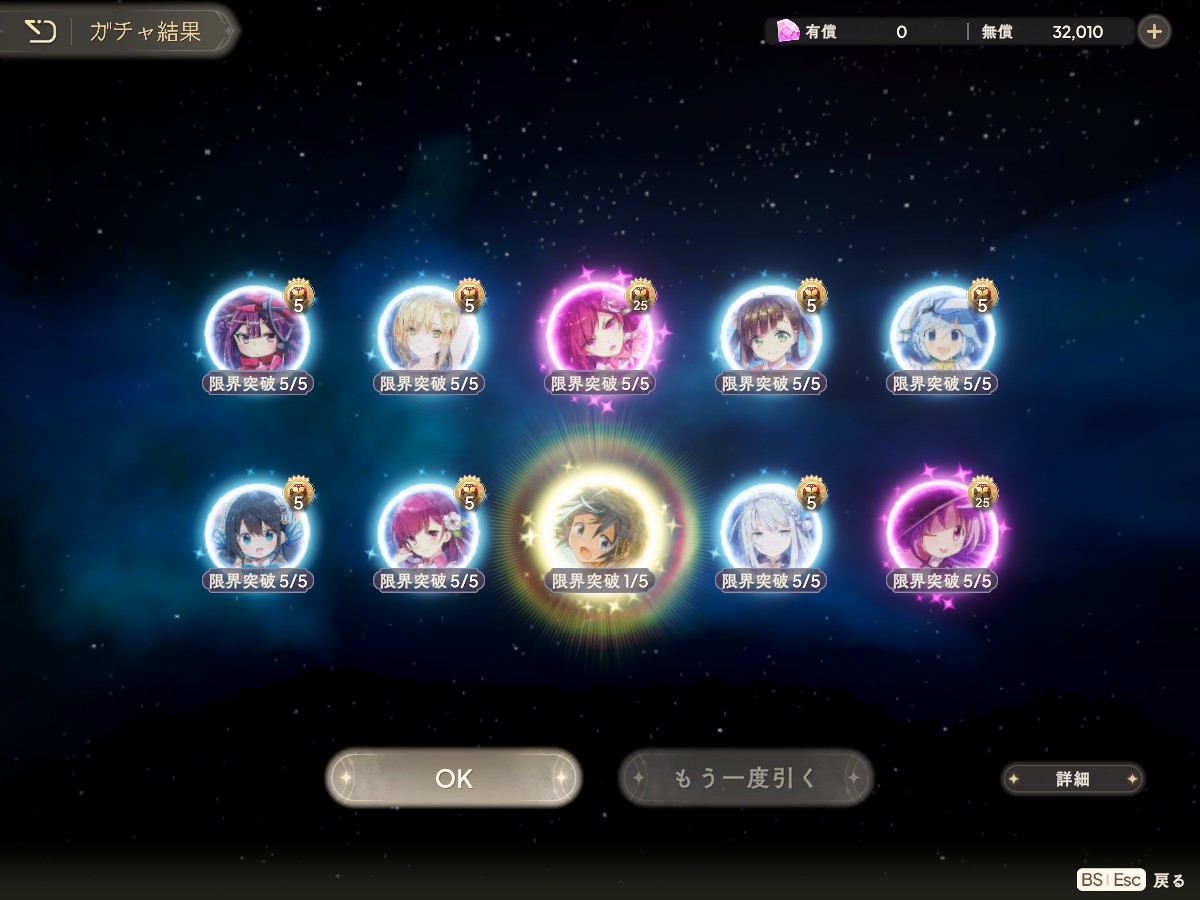Go back using the top-left arrow

40,32
